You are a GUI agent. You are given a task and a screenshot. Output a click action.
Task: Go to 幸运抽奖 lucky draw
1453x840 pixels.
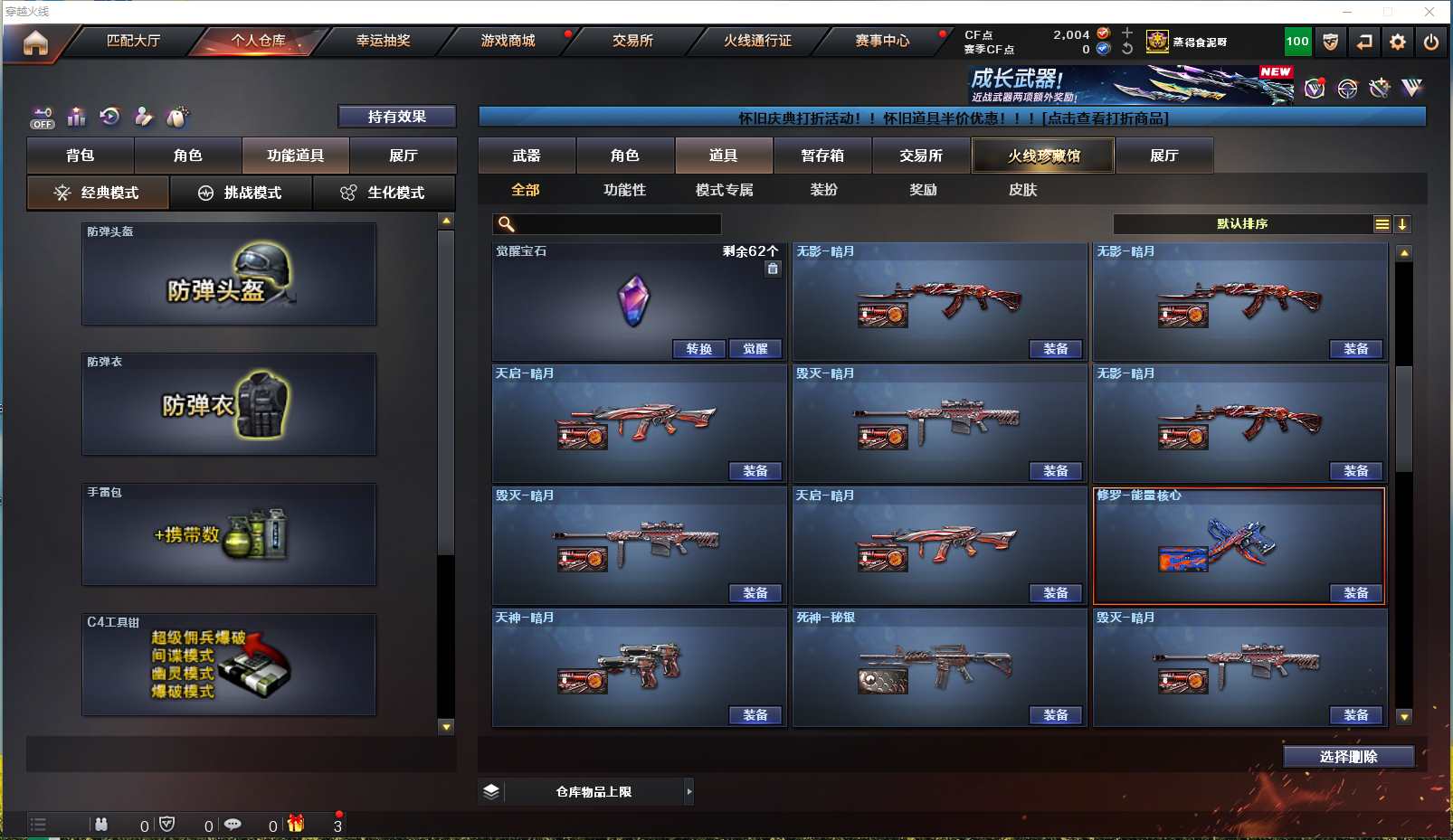click(x=383, y=41)
